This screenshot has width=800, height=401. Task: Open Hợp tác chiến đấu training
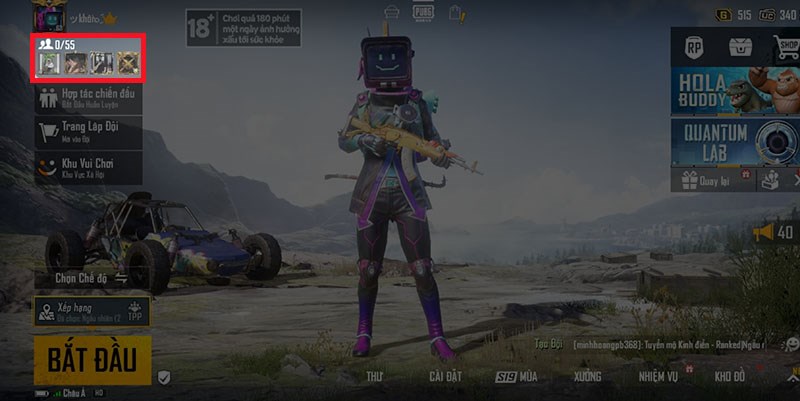[88, 98]
